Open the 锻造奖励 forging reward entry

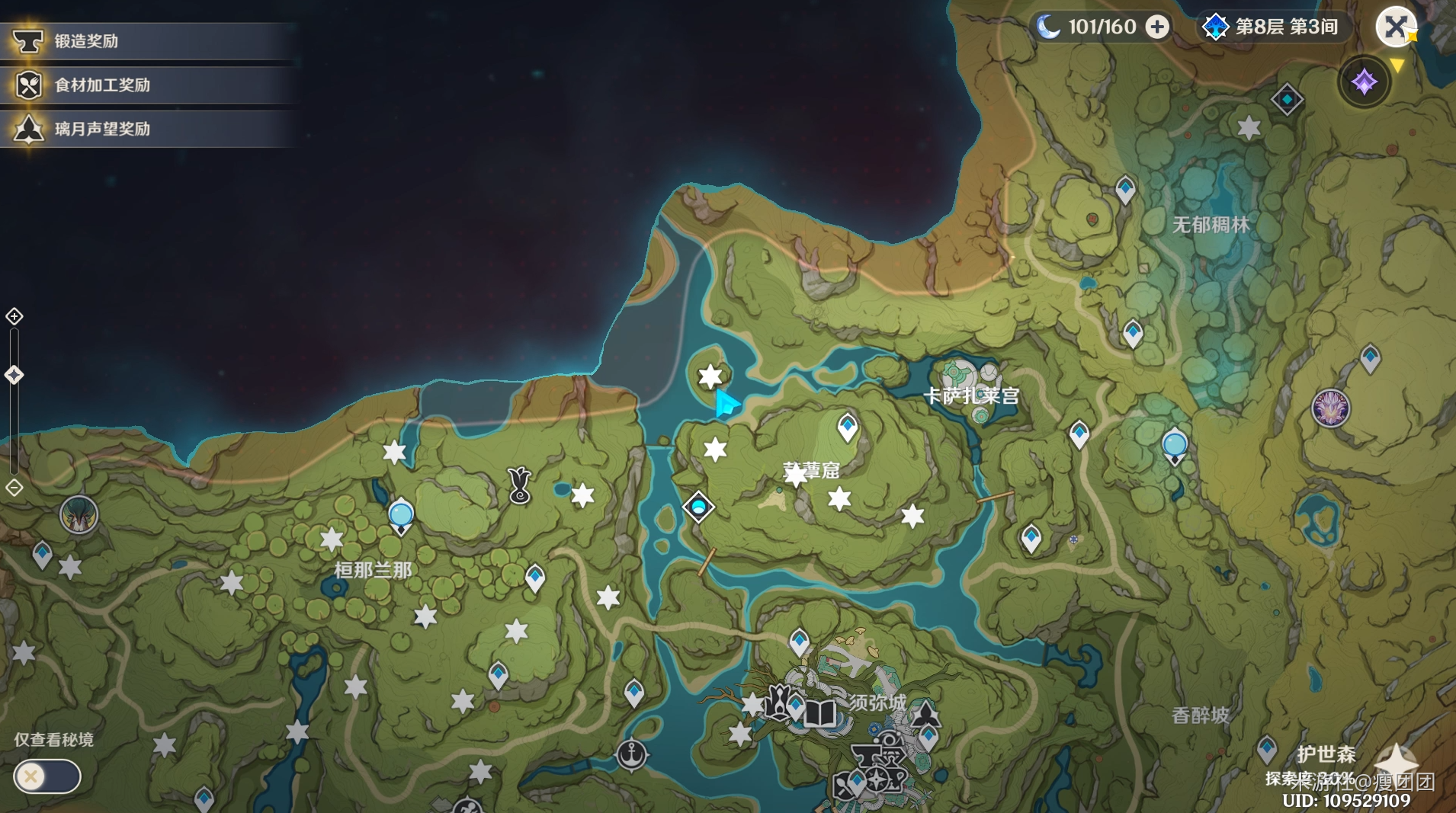(x=85, y=41)
